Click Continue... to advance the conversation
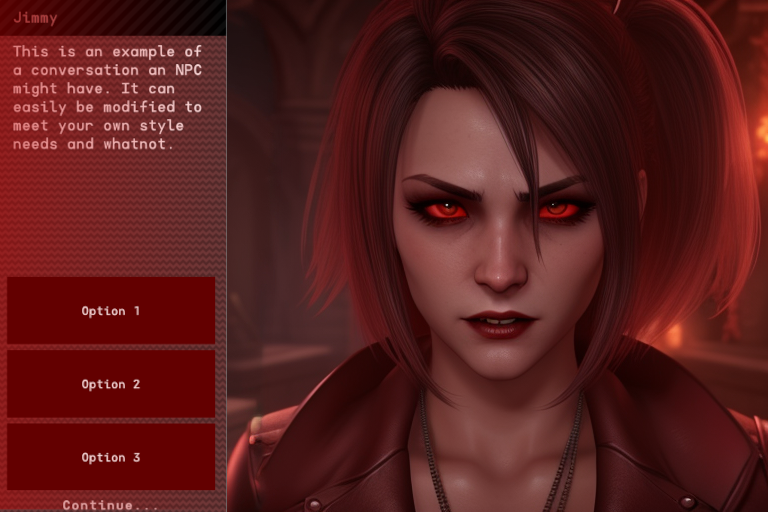 [111, 505]
